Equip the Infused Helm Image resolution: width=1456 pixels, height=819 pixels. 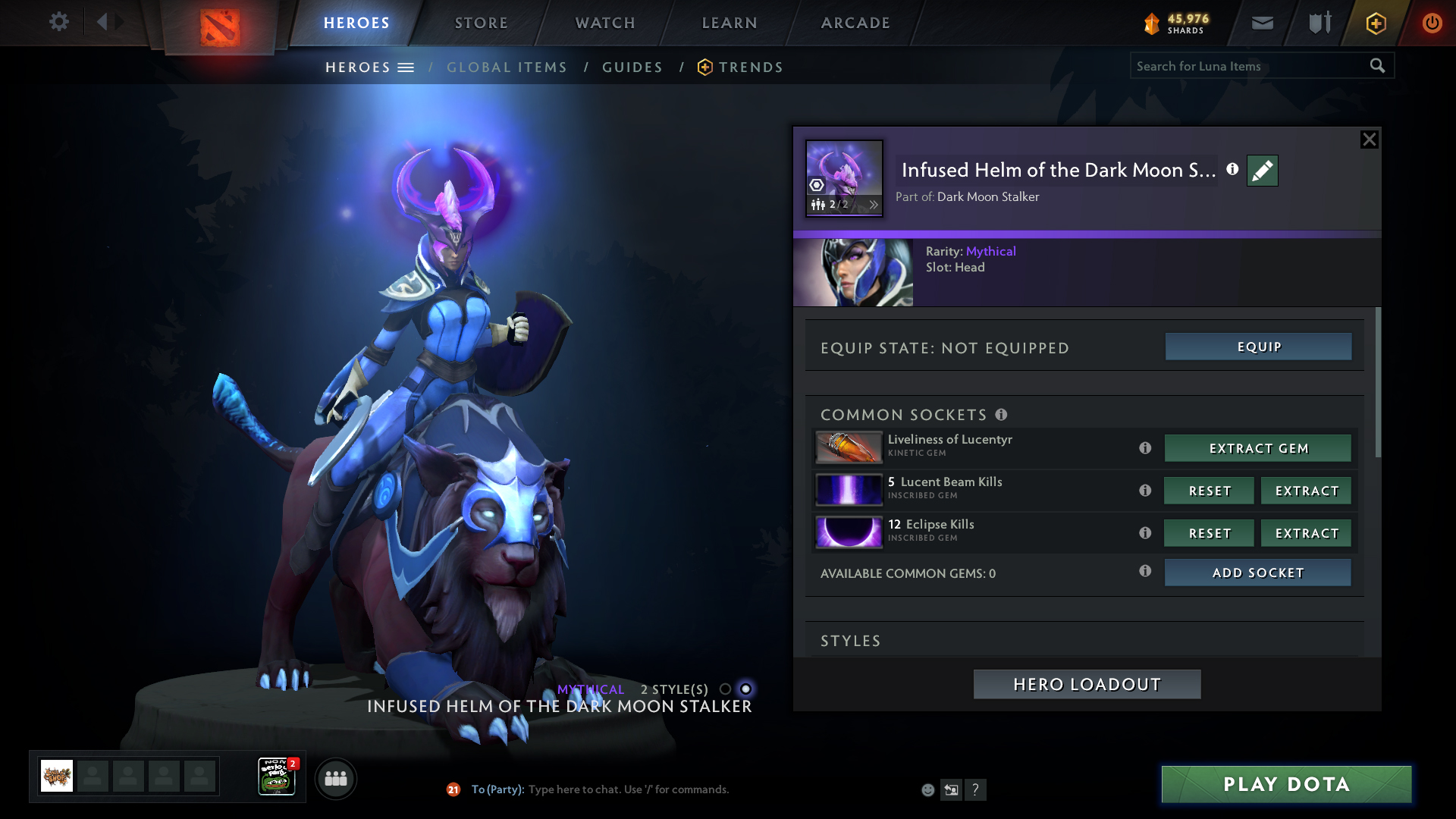(1258, 347)
